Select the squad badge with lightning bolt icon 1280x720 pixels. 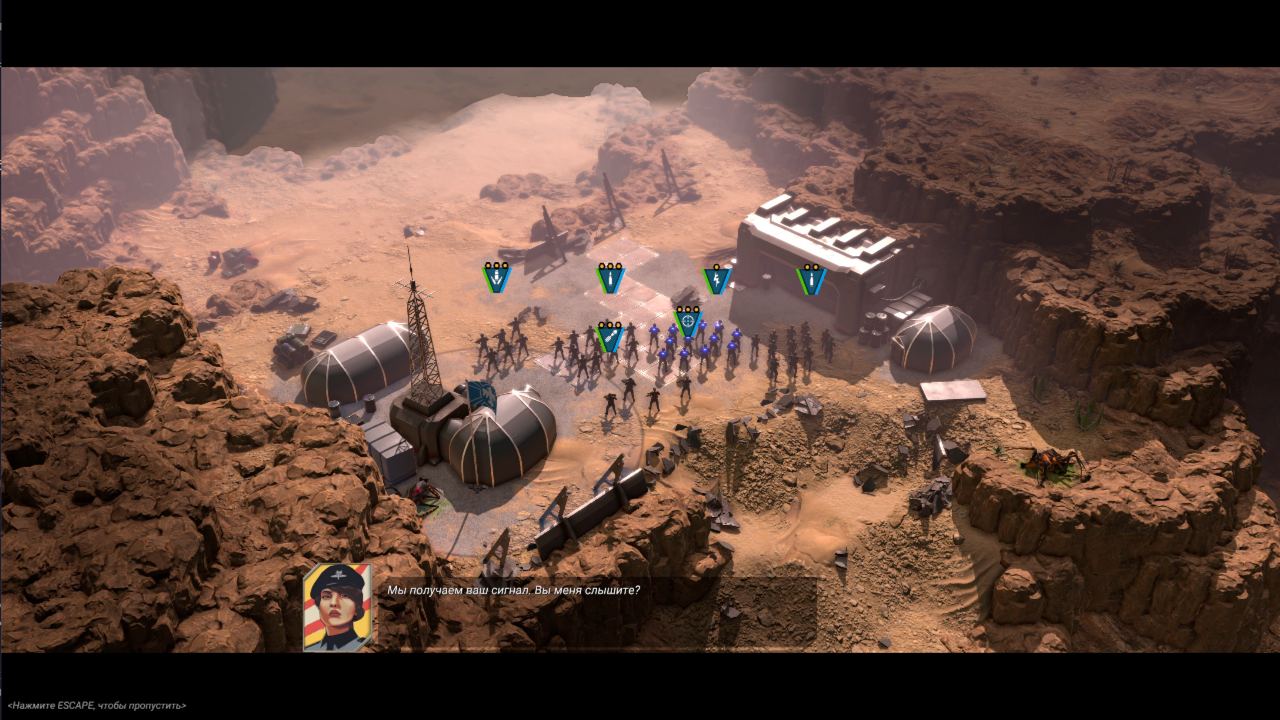coord(716,279)
